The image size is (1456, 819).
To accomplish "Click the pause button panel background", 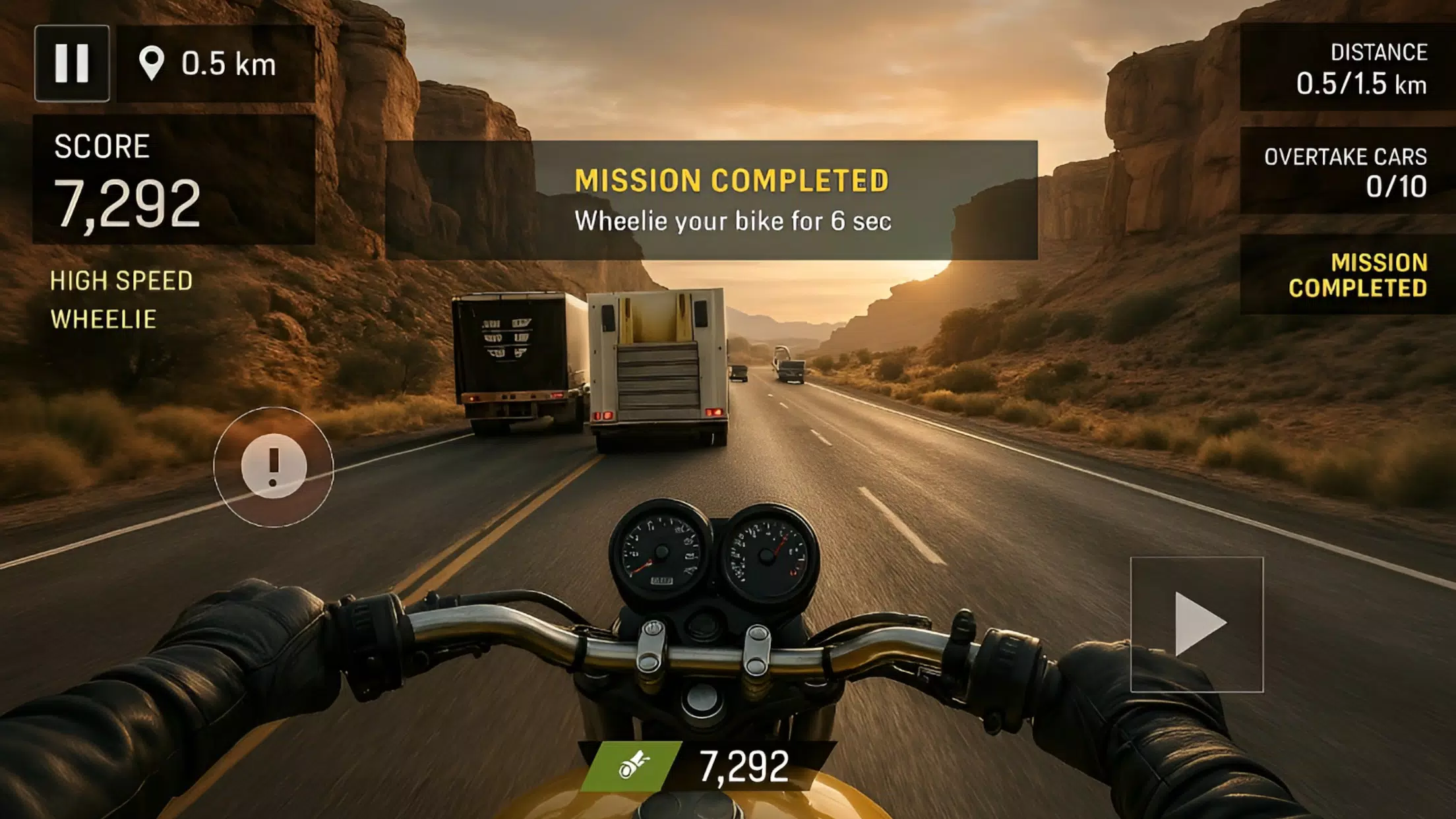I will click(74, 63).
